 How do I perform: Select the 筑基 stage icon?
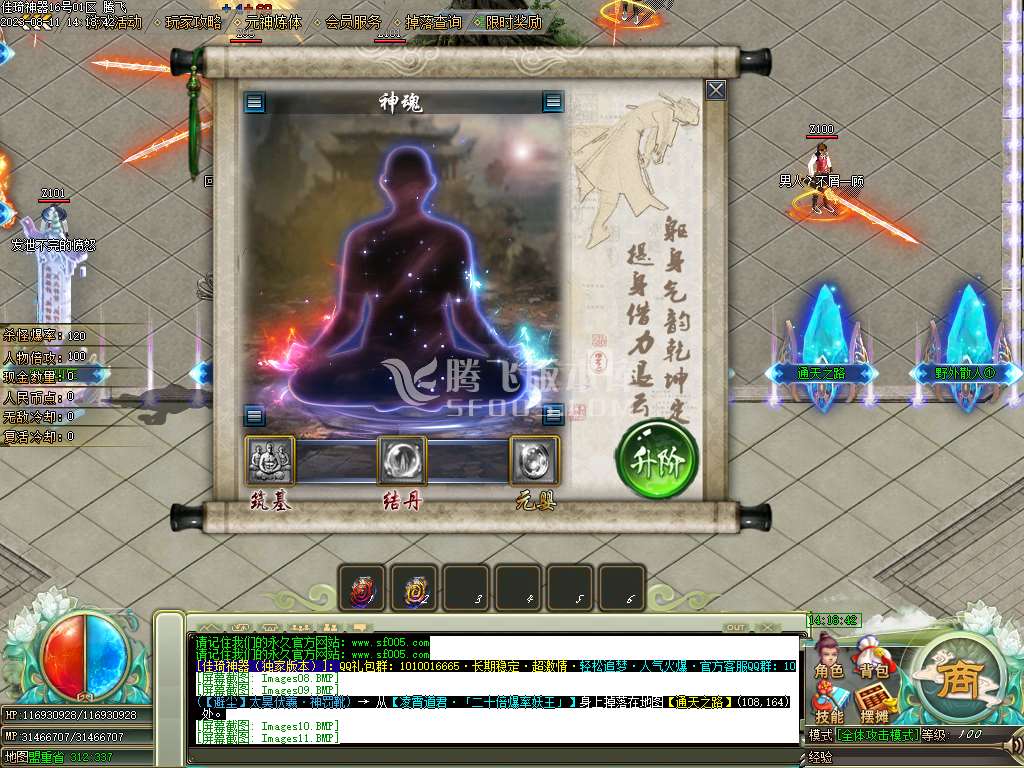point(270,461)
